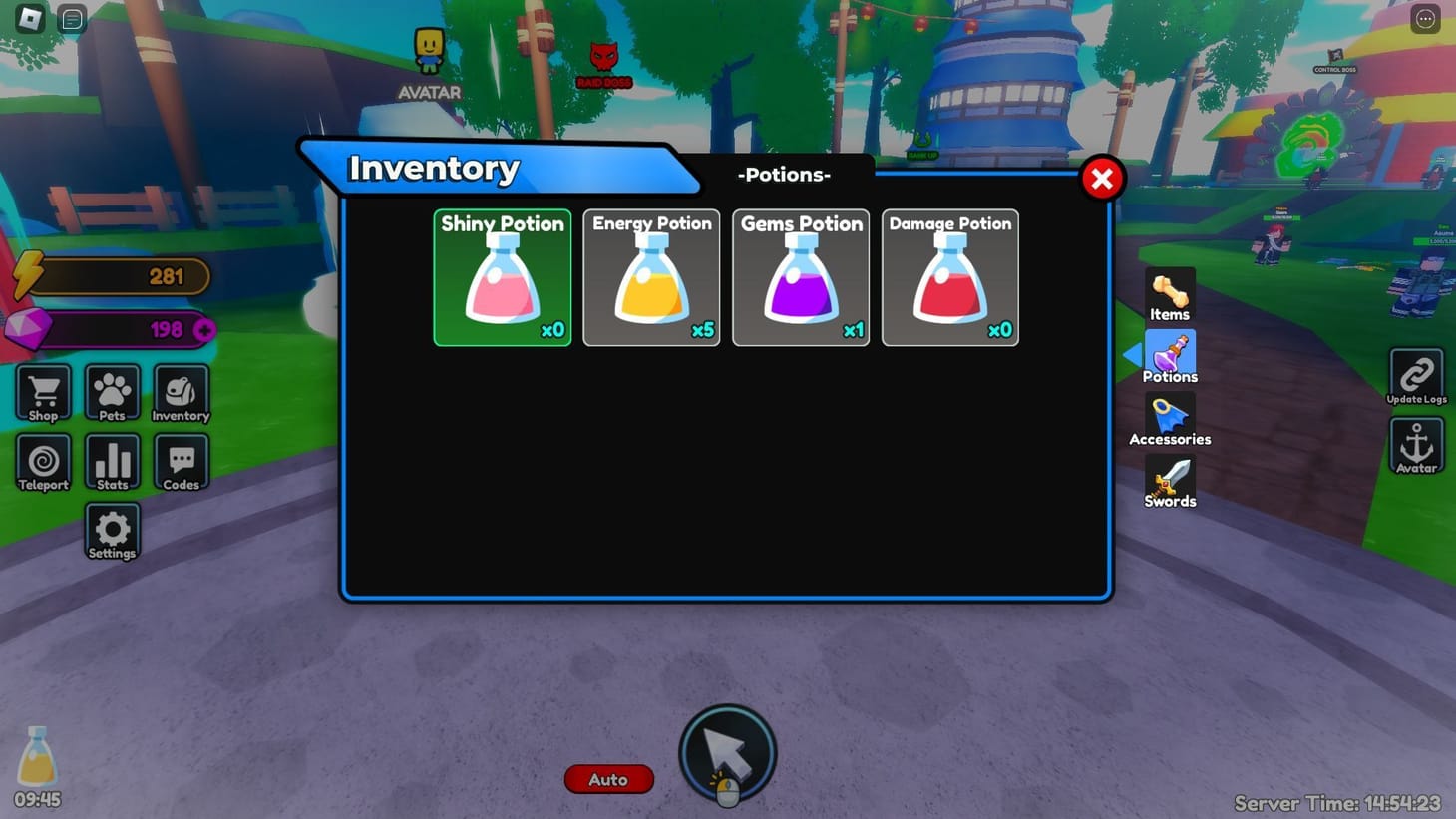Open the Teleport menu

tap(42, 462)
